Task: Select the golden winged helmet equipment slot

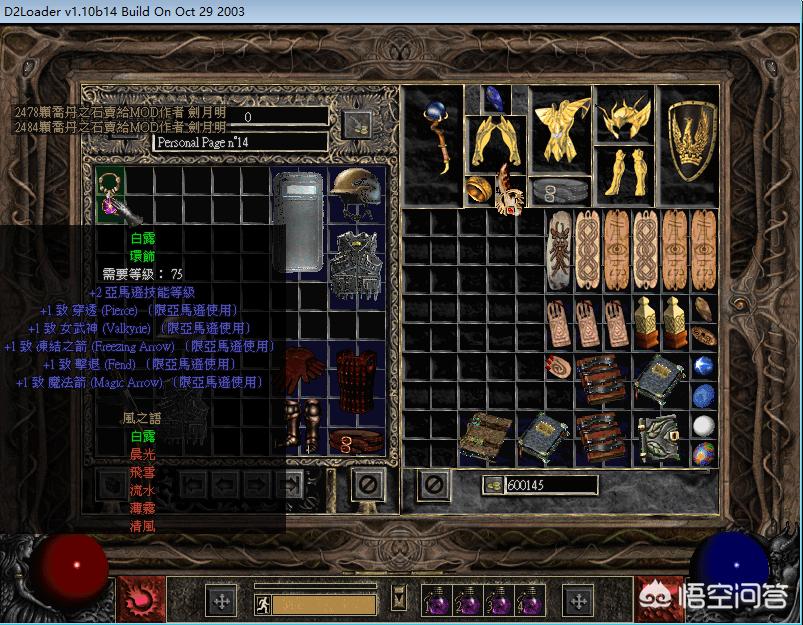Action: point(623,119)
